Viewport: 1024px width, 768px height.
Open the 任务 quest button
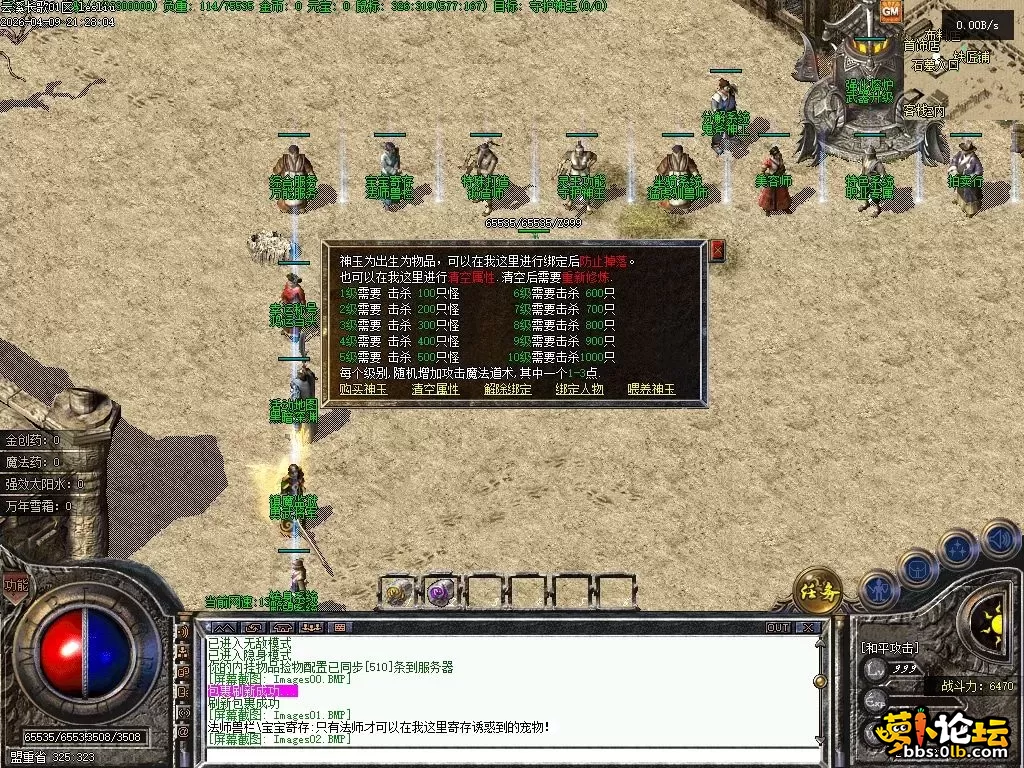click(x=817, y=592)
